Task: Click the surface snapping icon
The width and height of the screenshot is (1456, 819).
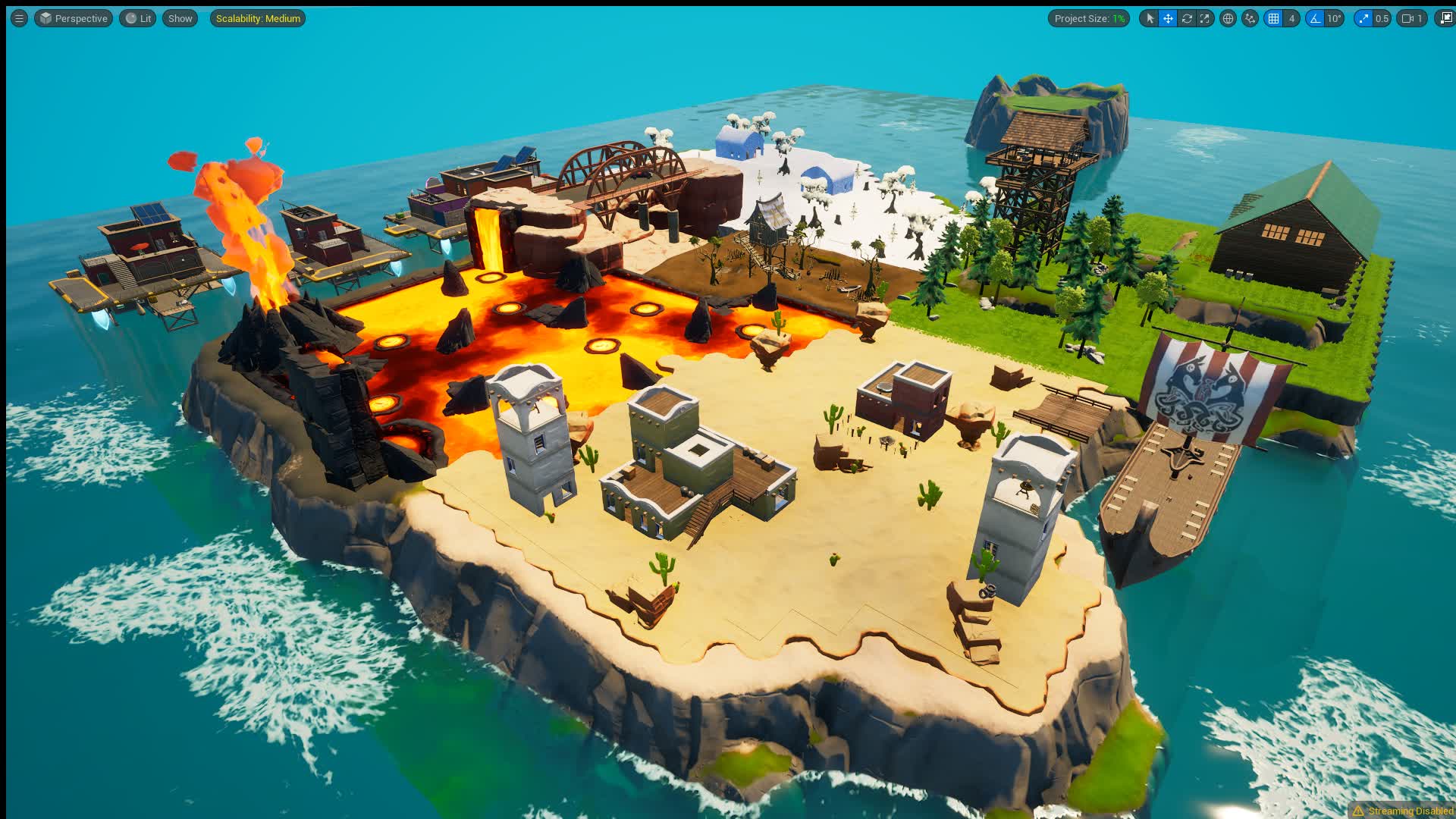Action: [x=1250, y=18]
